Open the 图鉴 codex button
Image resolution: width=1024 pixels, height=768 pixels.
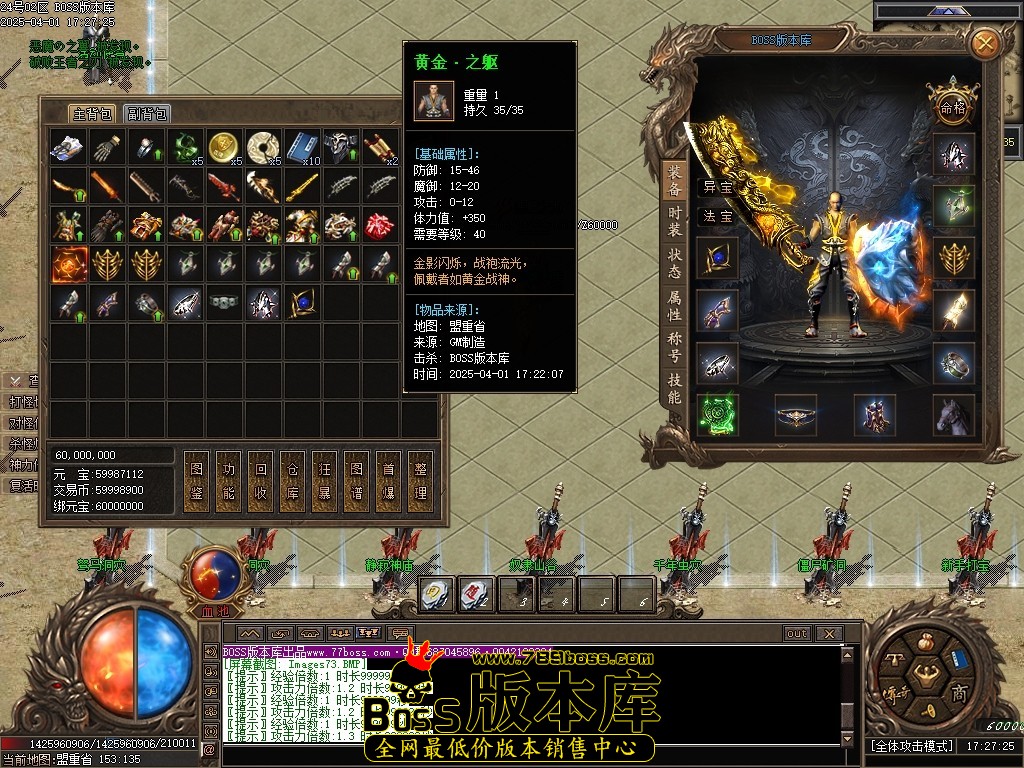point(197,480)
